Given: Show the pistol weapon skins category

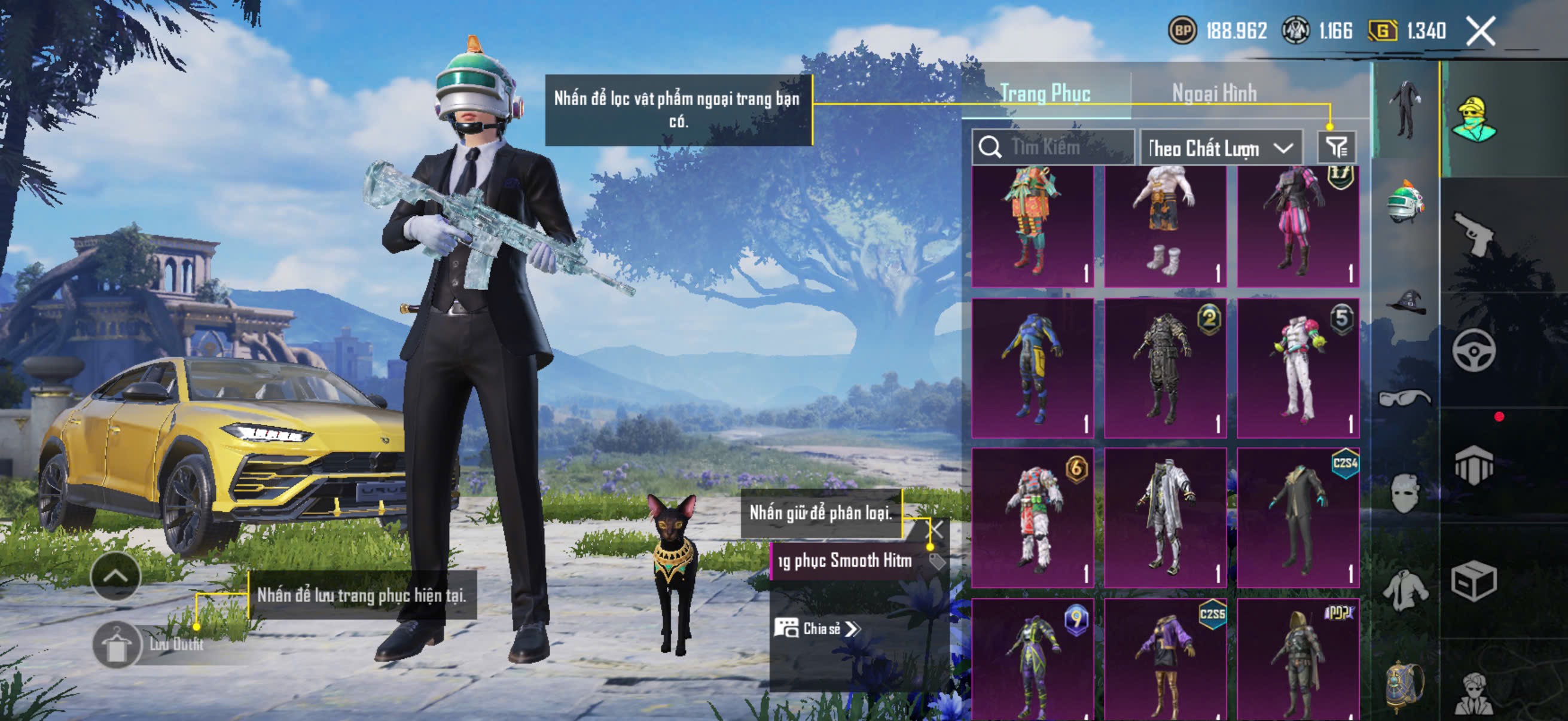Looking at the screenshot, I should 1474,233.
